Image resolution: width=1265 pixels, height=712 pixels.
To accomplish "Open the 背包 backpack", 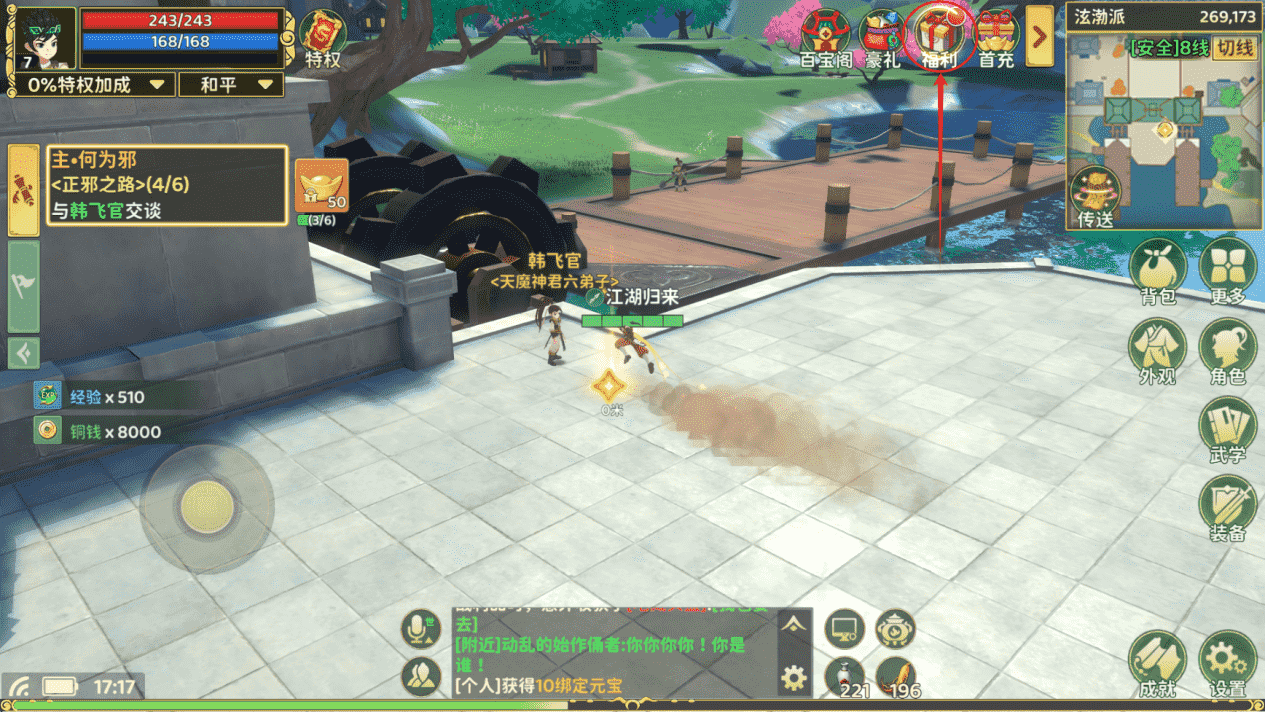I will pos(1158,270).
